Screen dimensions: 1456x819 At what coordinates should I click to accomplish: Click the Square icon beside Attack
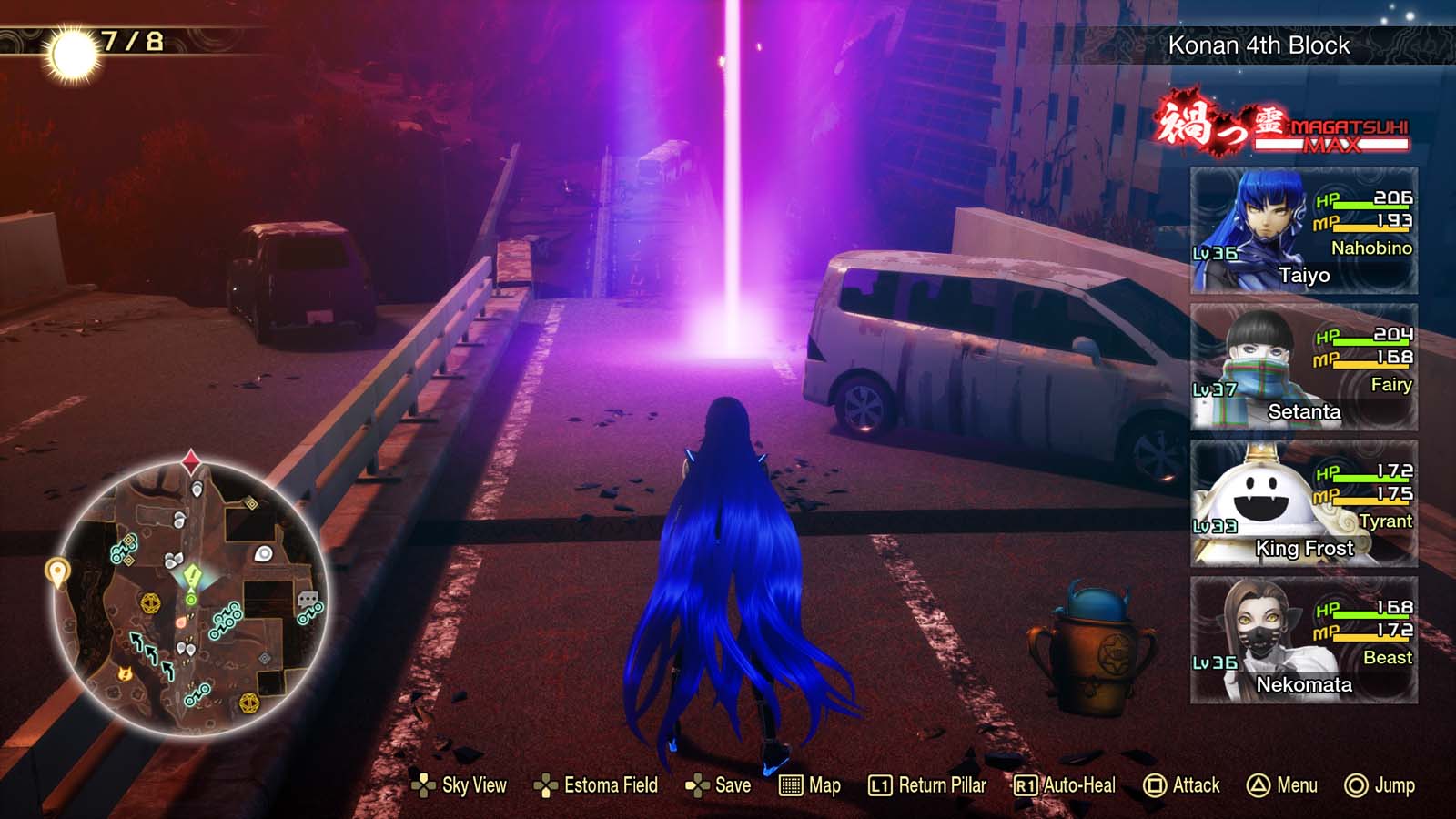[x=1156, y=785]
